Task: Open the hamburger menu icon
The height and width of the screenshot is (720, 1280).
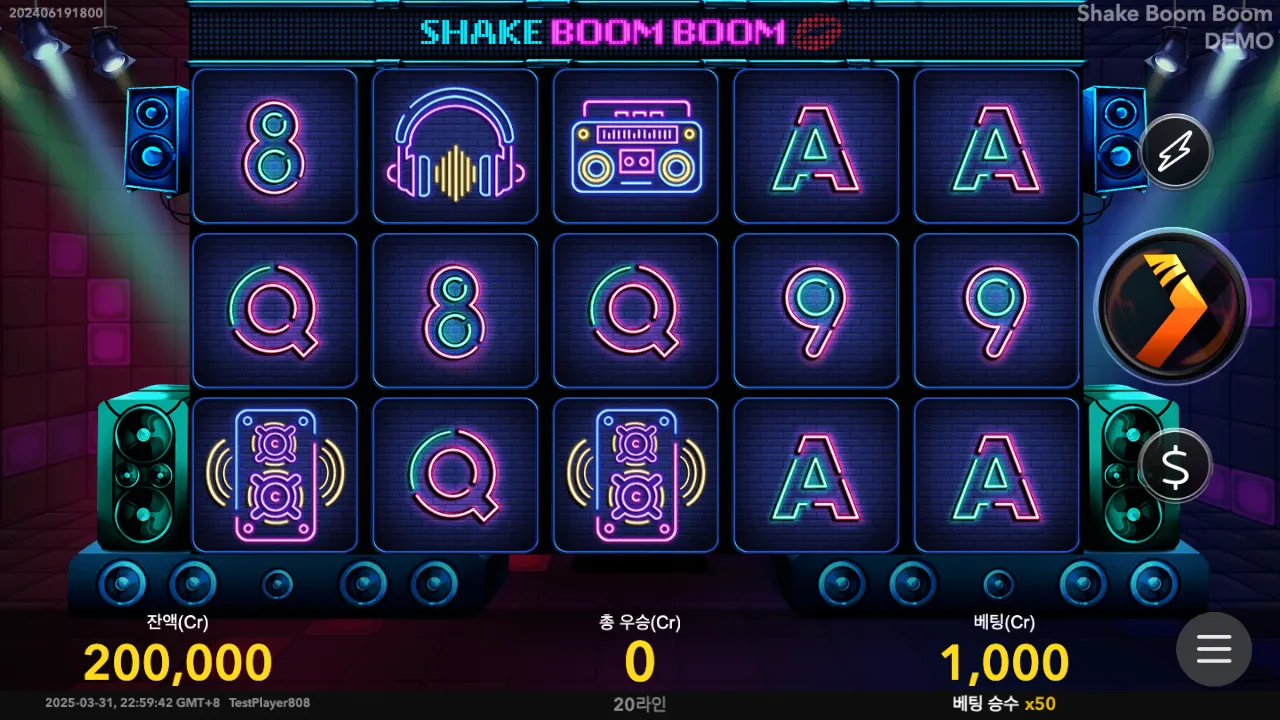Action: click(x=1213, y=649)
